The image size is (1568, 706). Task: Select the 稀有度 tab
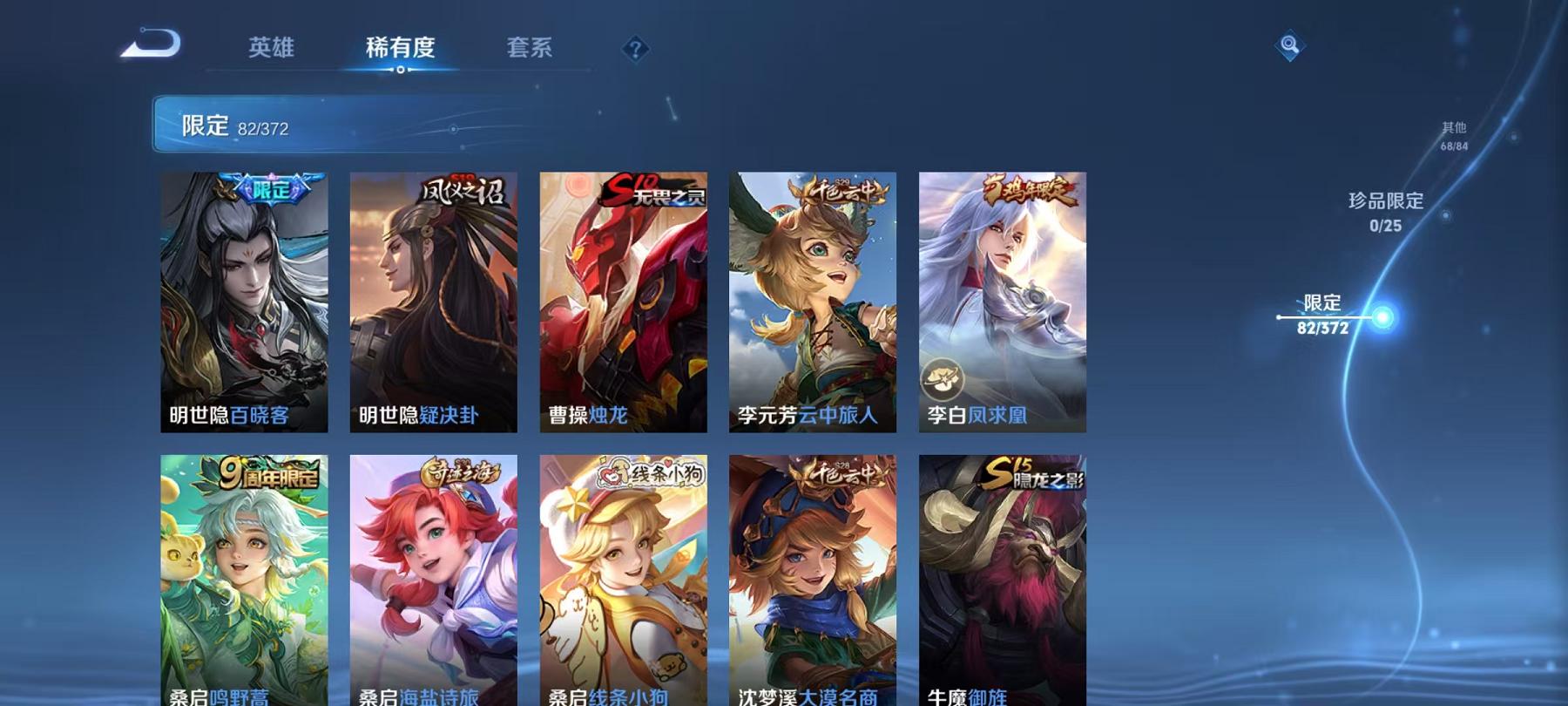(400, 50)
